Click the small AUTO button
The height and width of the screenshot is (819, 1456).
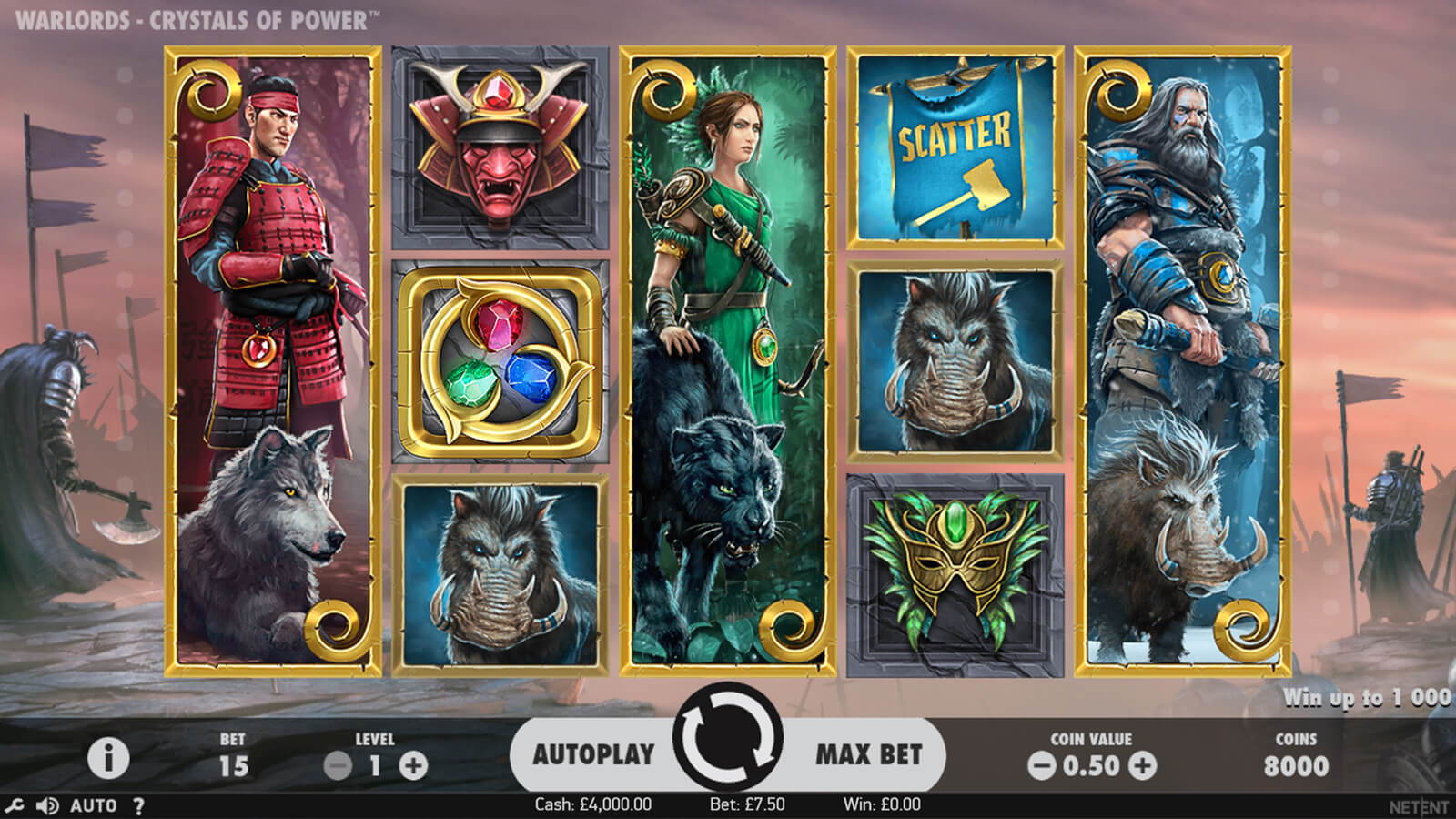point(93,805)
